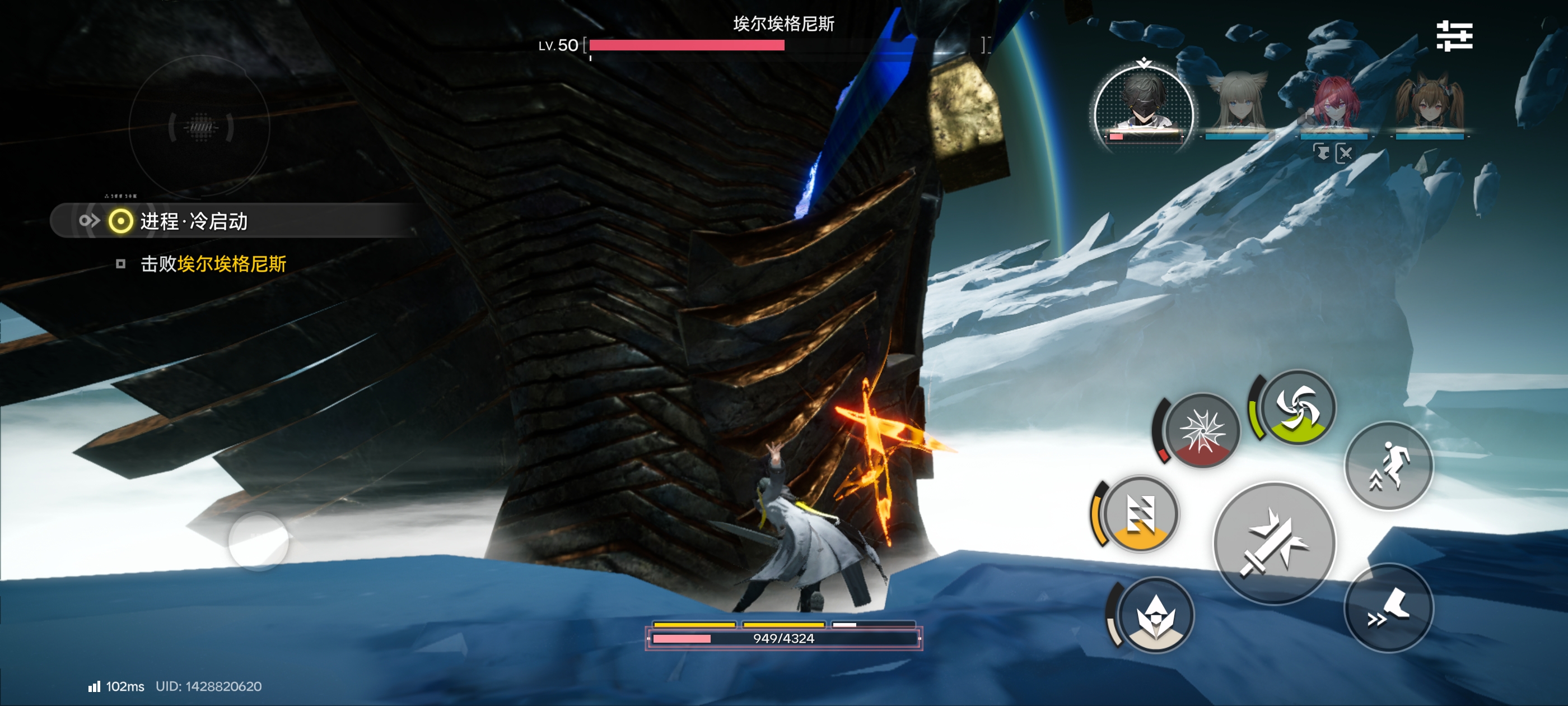1568x706 pixels.
Task: Tap the virtual movement joystick knob
Action: coord(259,541)
